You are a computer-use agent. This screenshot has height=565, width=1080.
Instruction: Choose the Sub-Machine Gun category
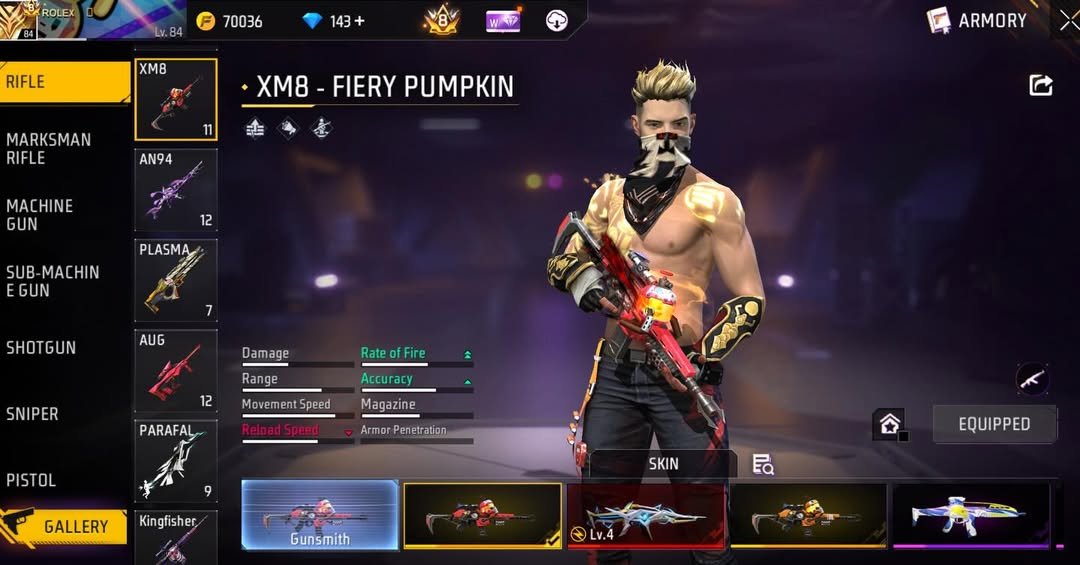pyautogui.click(x=60, y=281)
